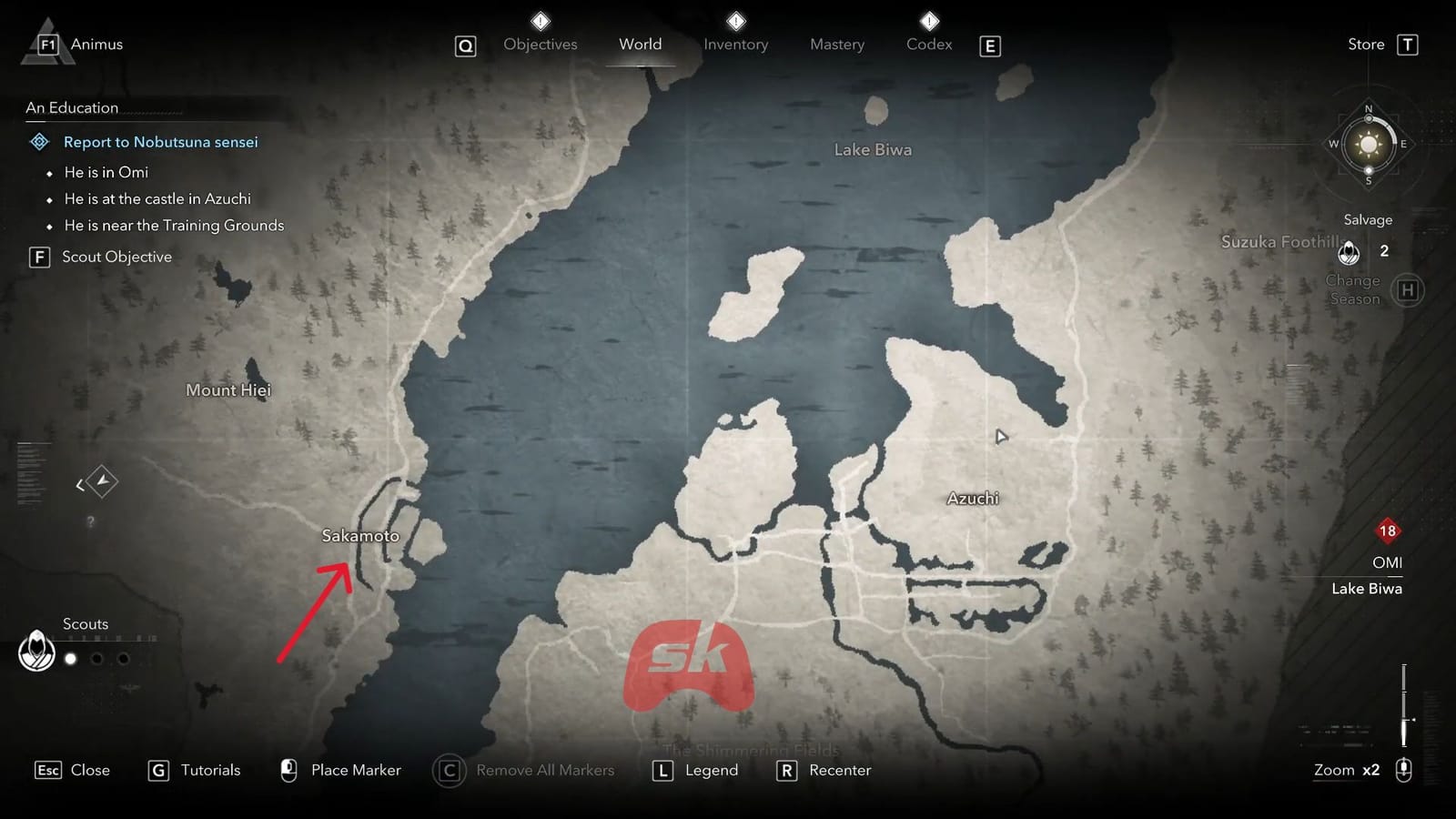Click Report to Nobutsuna sensei objective

(160, 142)
